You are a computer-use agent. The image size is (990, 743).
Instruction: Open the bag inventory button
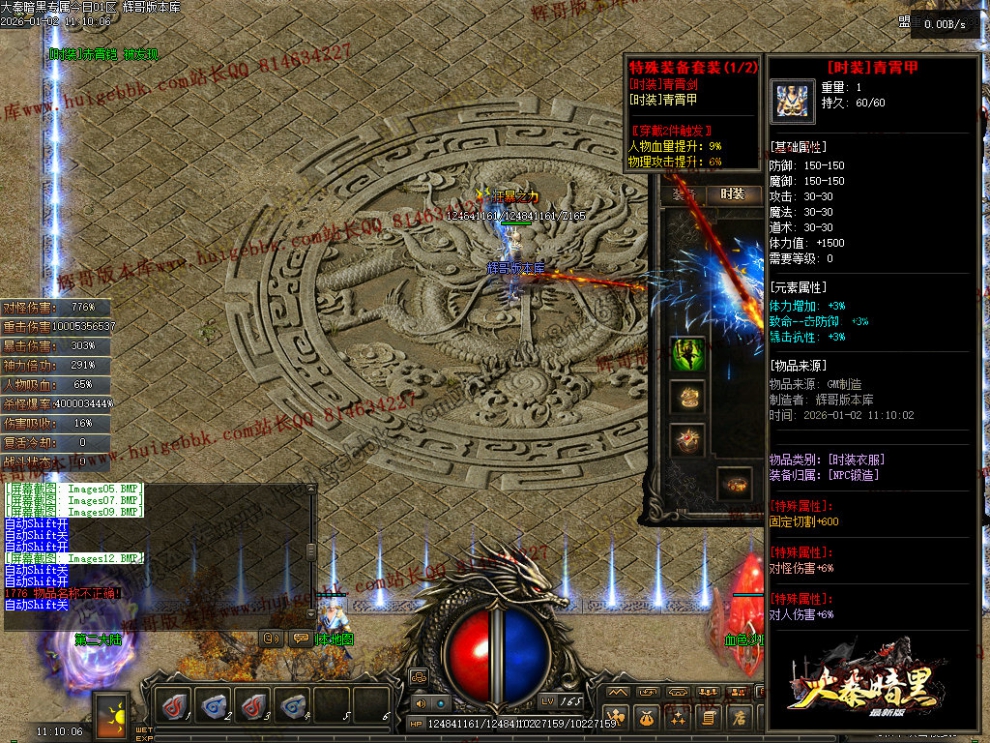point(647,717)
